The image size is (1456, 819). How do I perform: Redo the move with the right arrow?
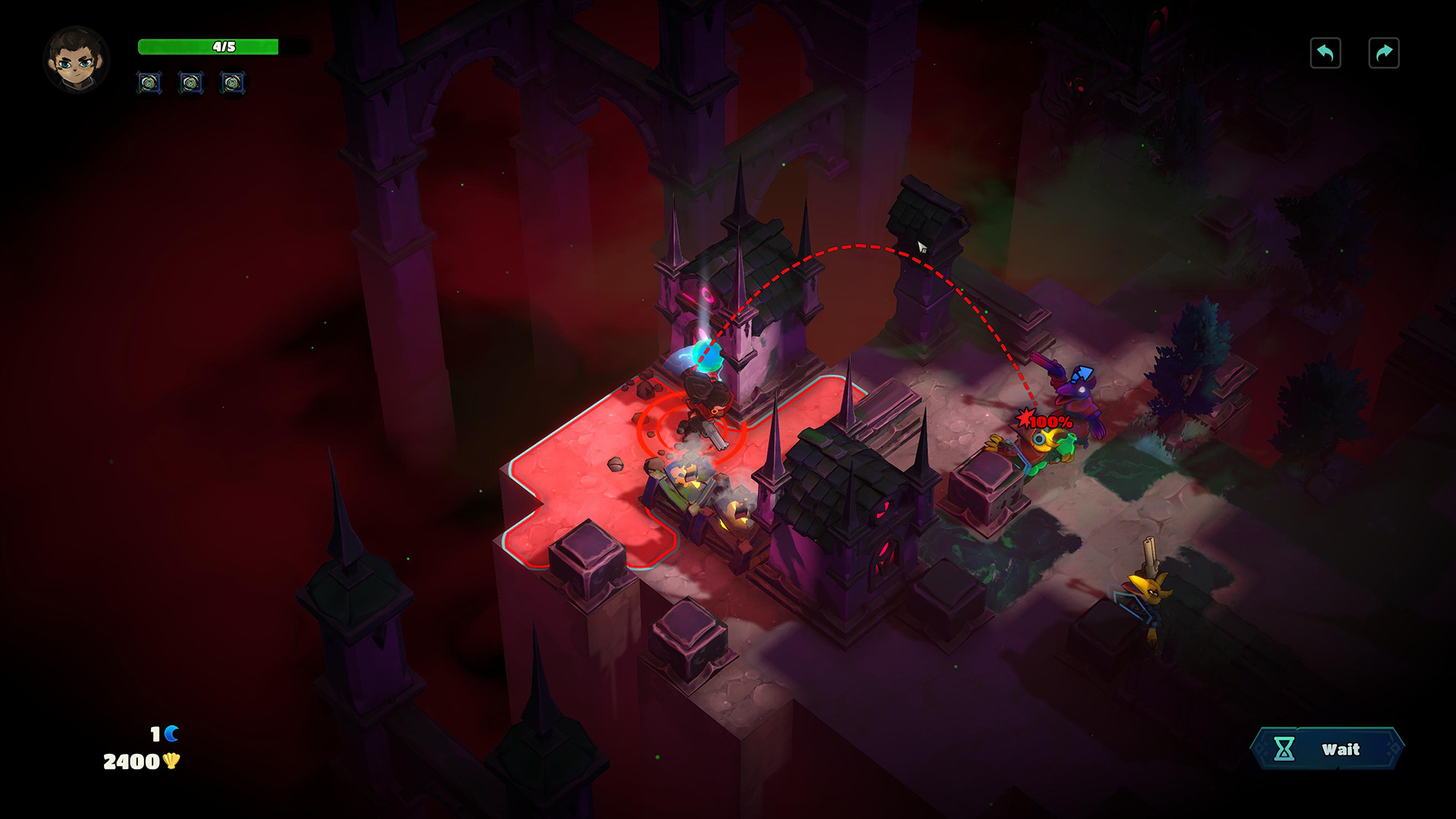pyautogui.click(x=1383, y=53)
